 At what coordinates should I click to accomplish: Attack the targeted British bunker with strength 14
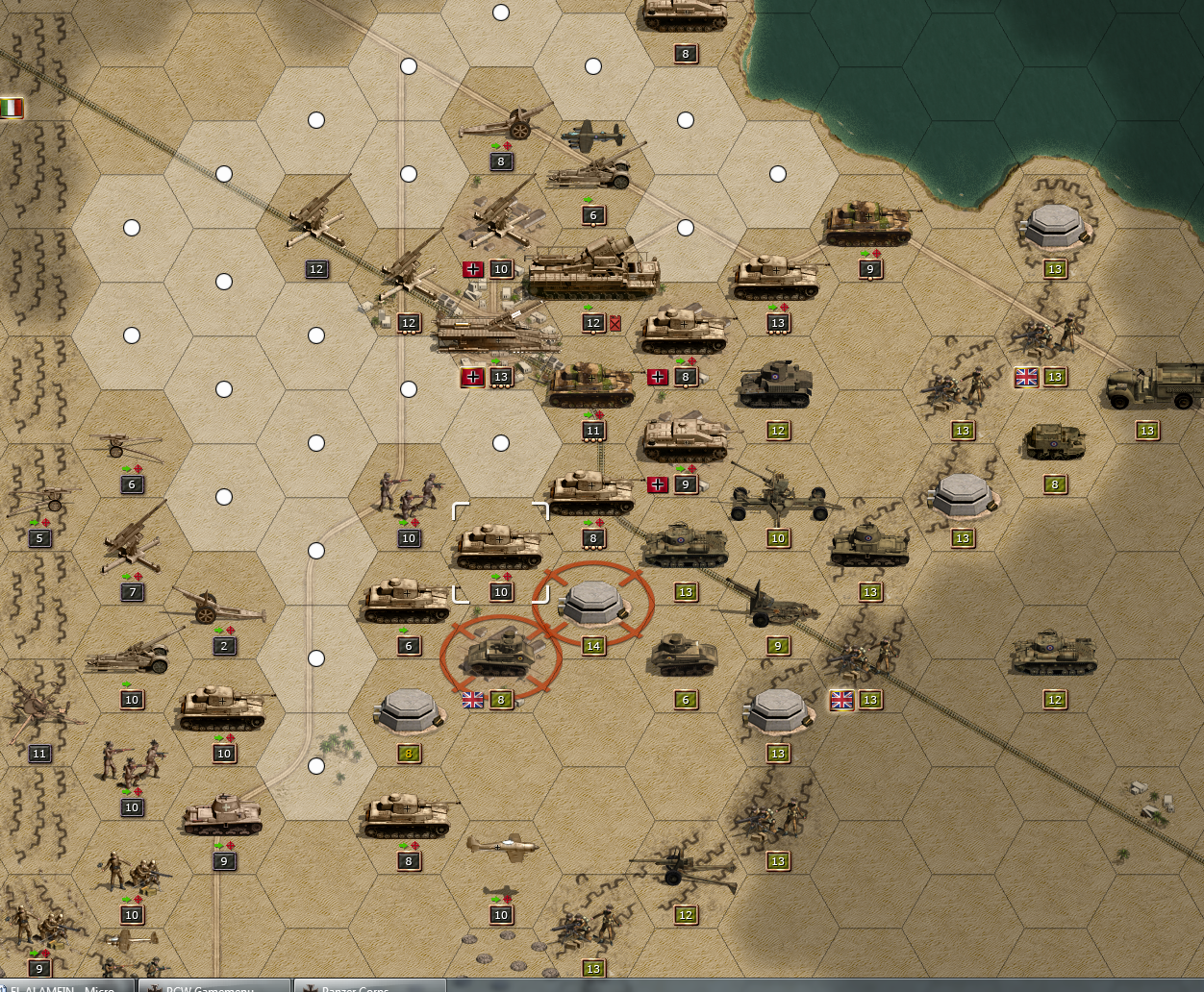click(x=593, y=603)
